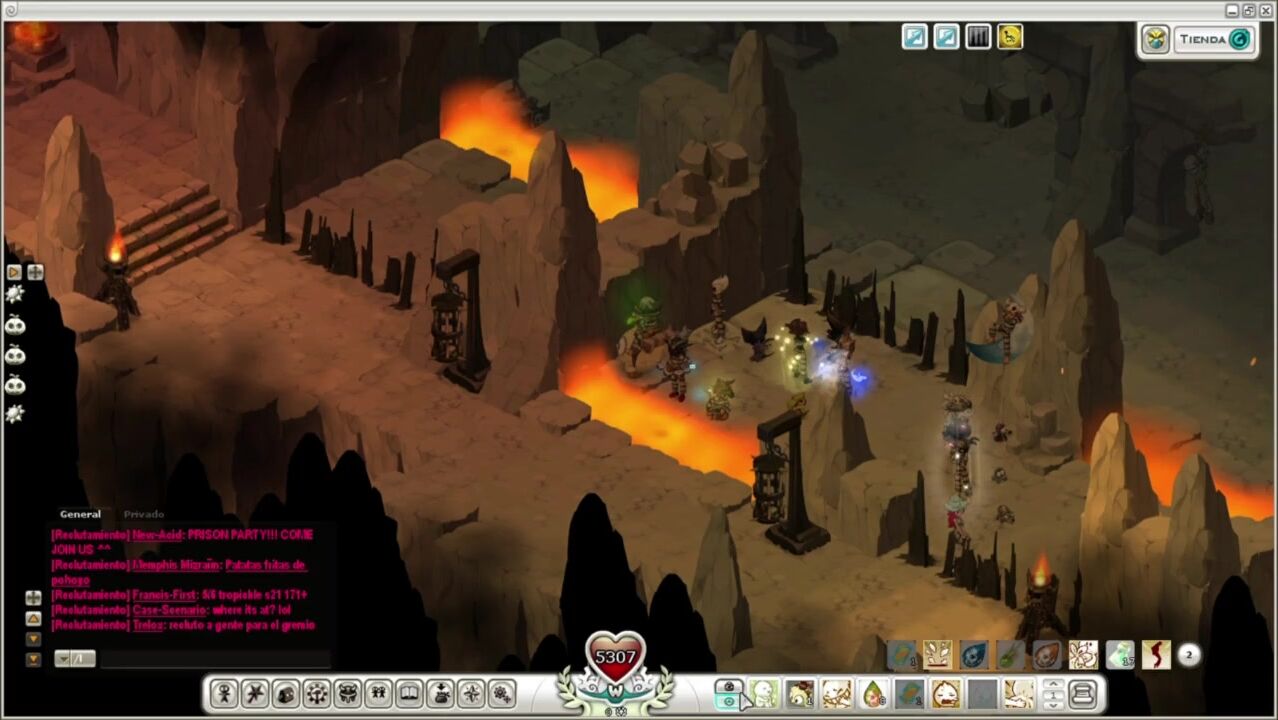Viewport: 1278px width, 720px height.
Task: Open the yellow seated-figure status icon
Action: [1010, 38]
